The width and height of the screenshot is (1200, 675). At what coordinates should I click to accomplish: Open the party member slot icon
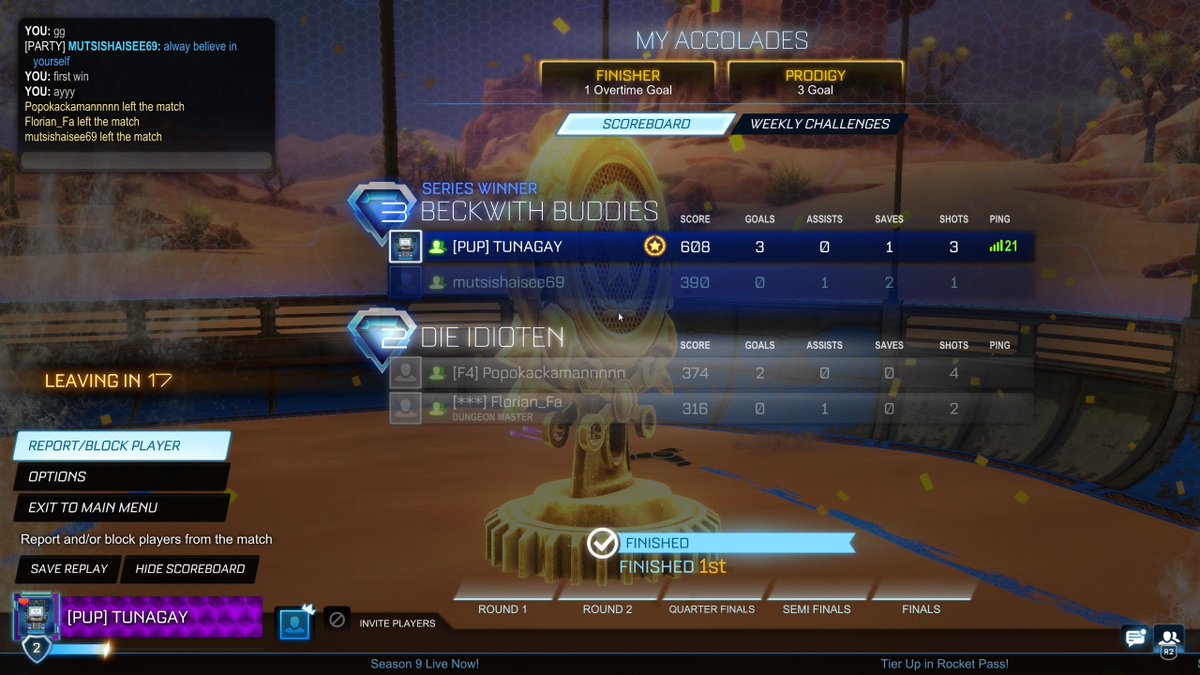(294, 622)
